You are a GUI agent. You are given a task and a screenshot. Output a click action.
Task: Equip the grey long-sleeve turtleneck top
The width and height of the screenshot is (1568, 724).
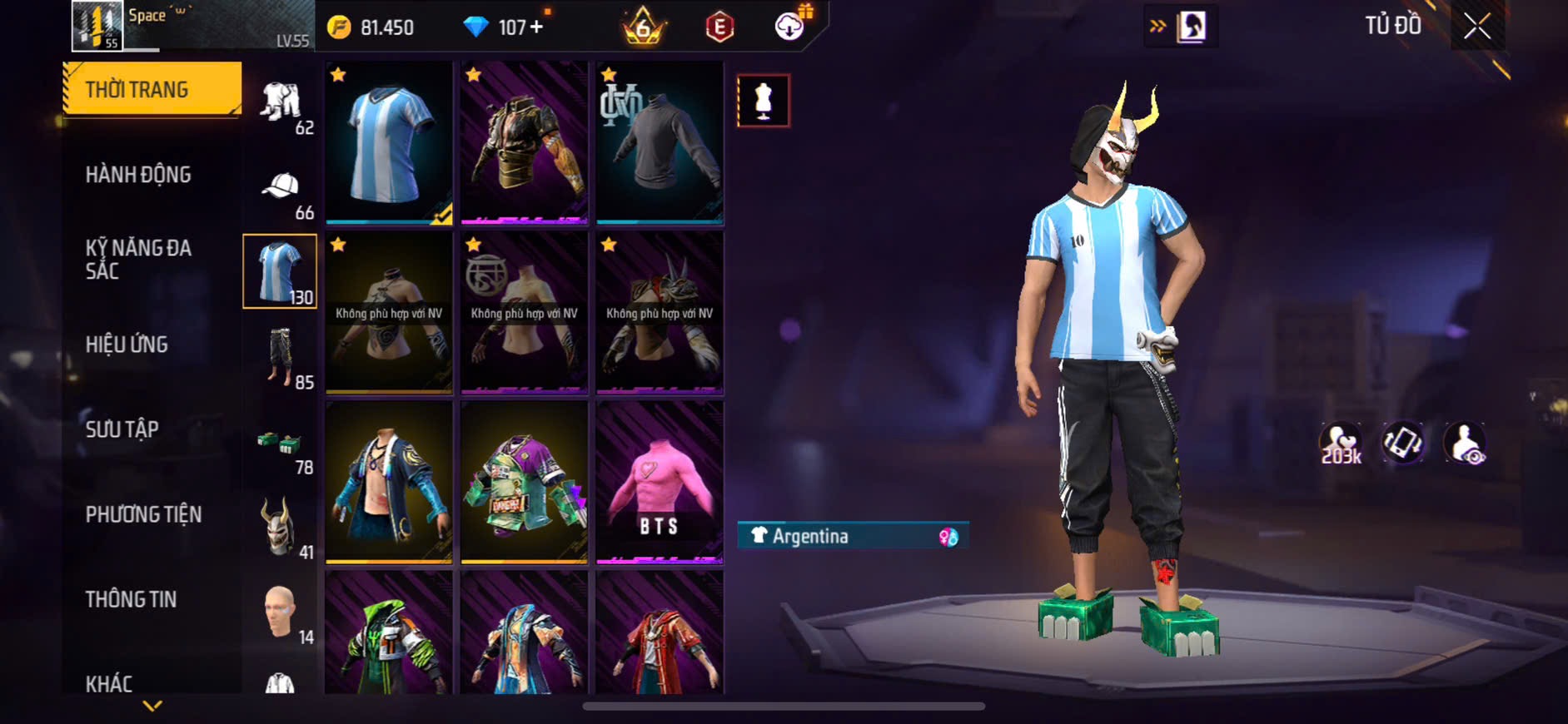[659, 142]
